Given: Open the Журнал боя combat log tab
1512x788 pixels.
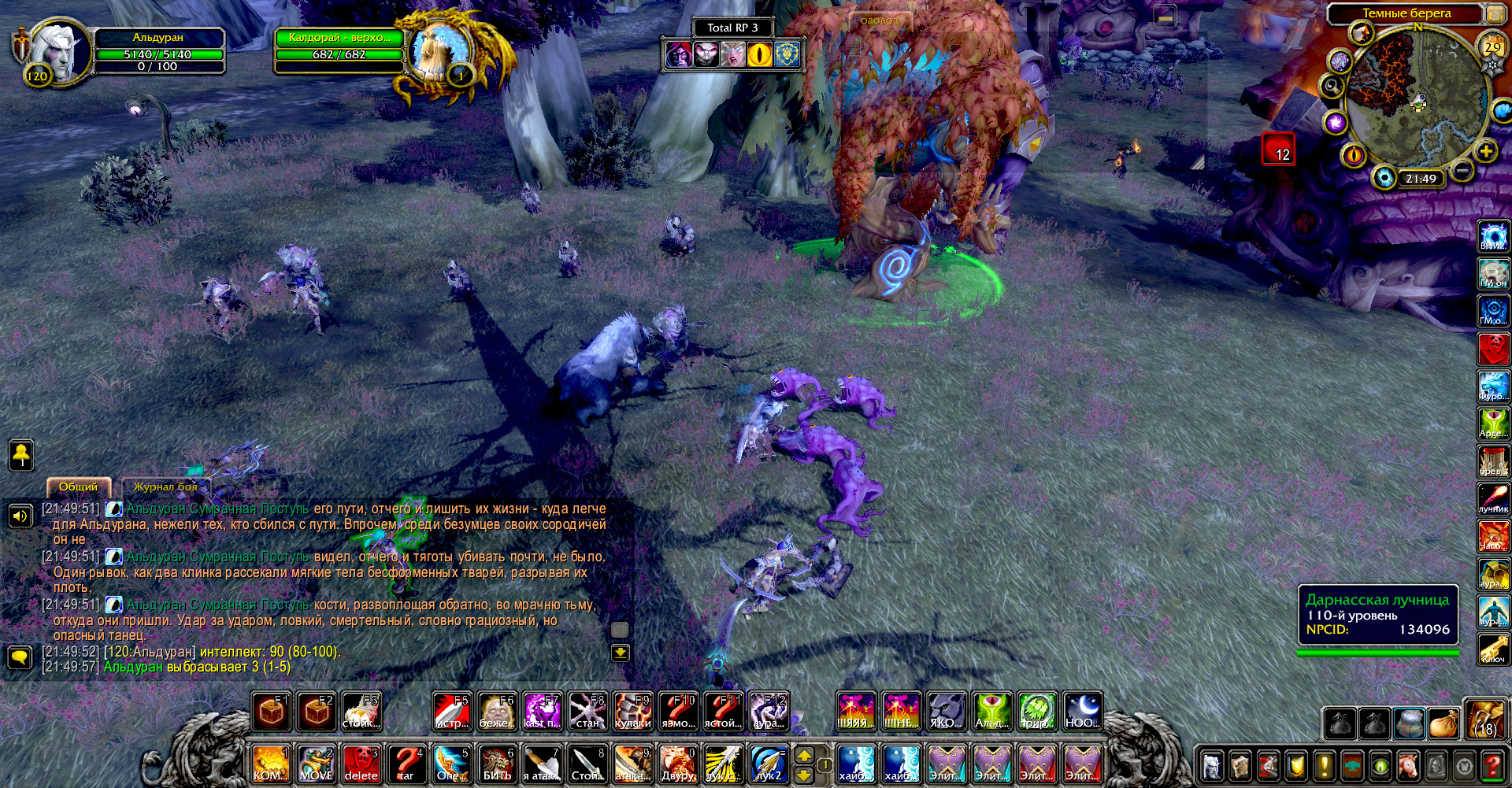Looking at the screenshot, I should click(165, 486).
